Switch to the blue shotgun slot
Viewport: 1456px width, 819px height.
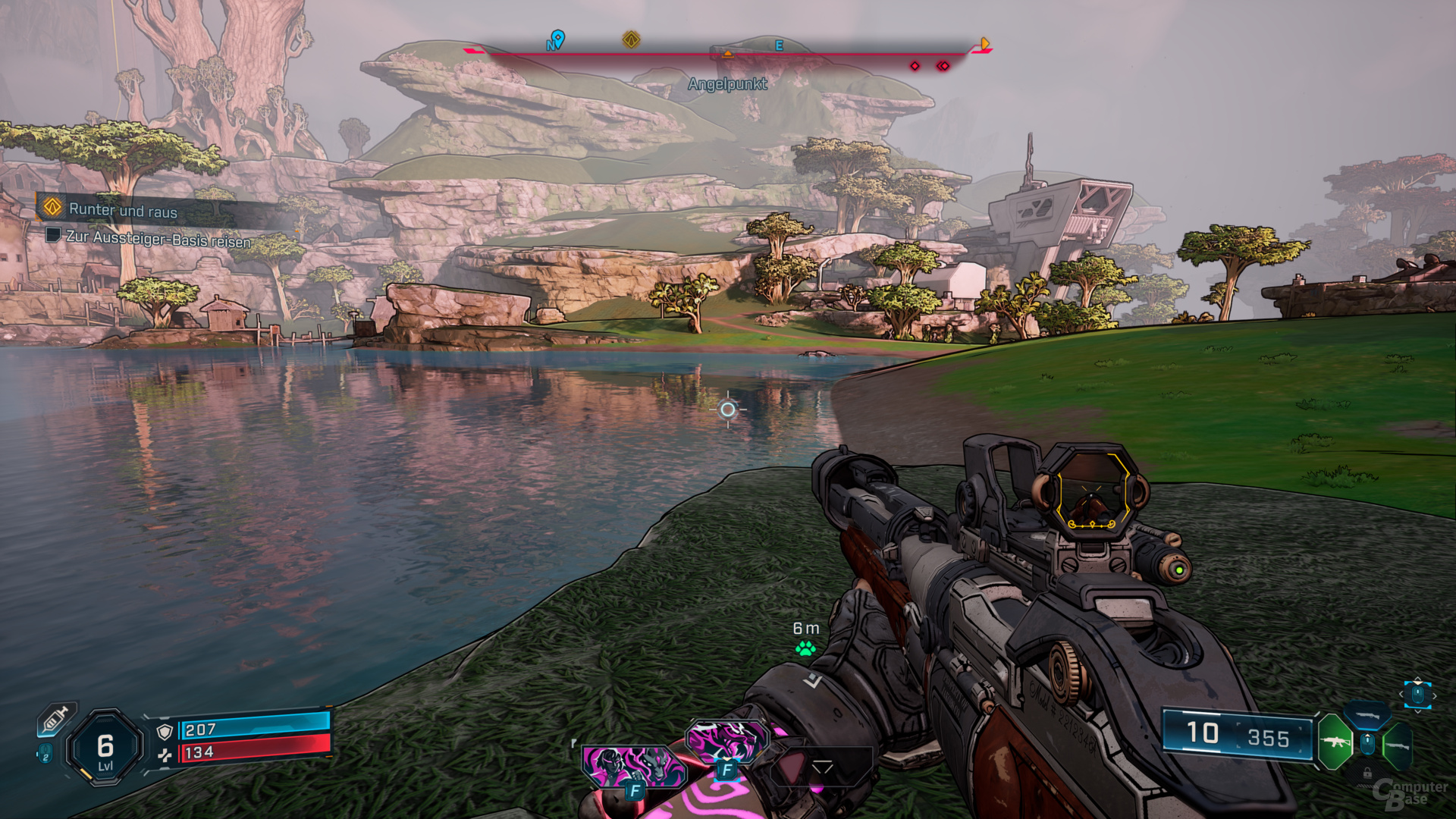coord(1367,714)
